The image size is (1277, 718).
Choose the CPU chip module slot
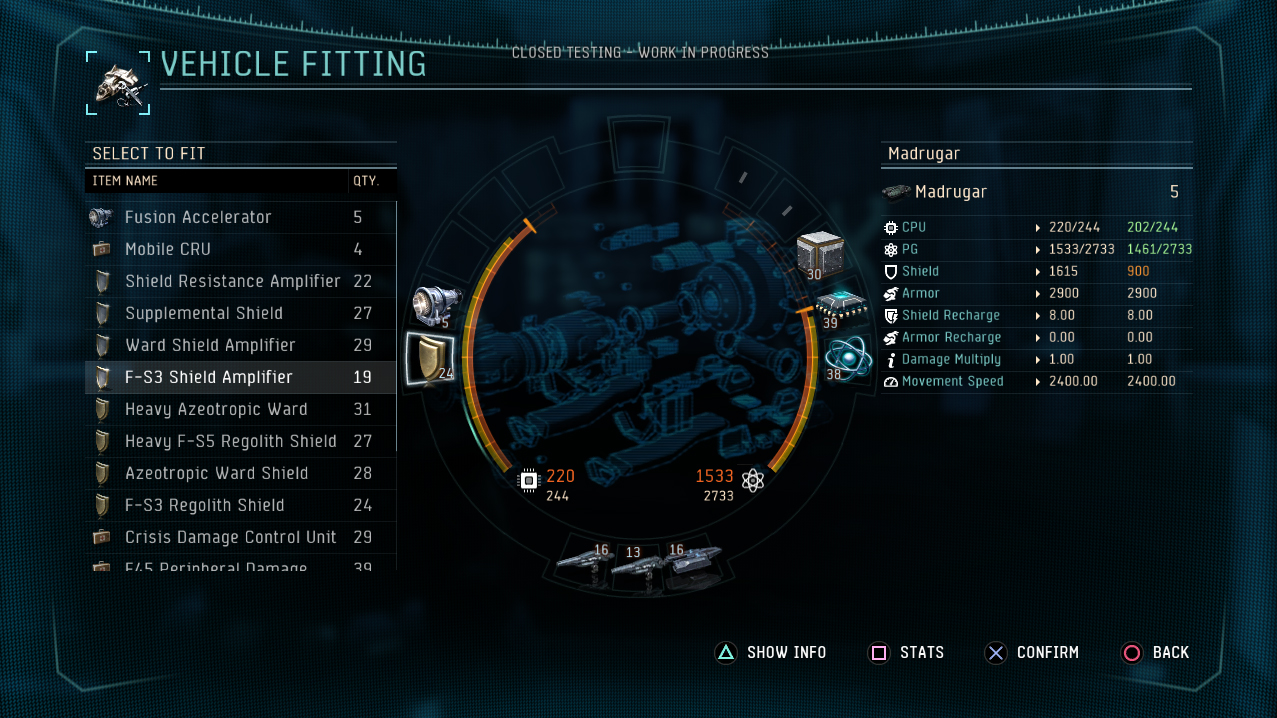837,307
